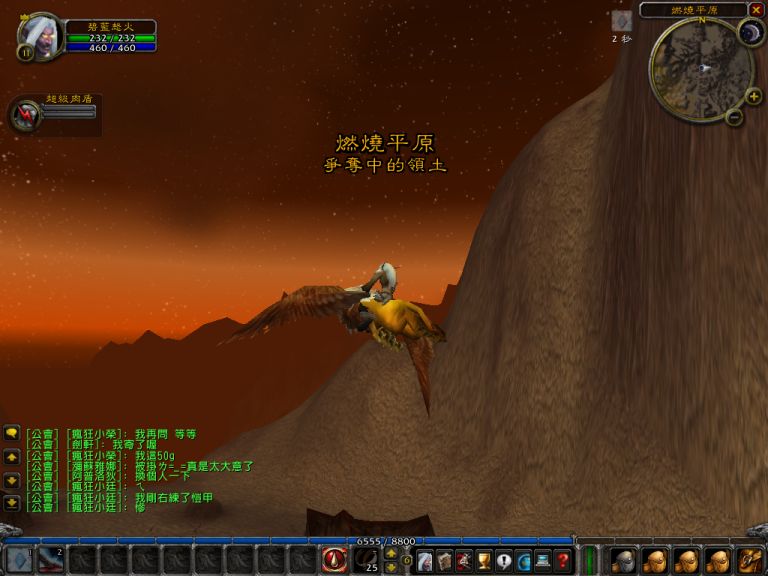Select the pet portrait 超級肉盾

click(x=24, y=115)
